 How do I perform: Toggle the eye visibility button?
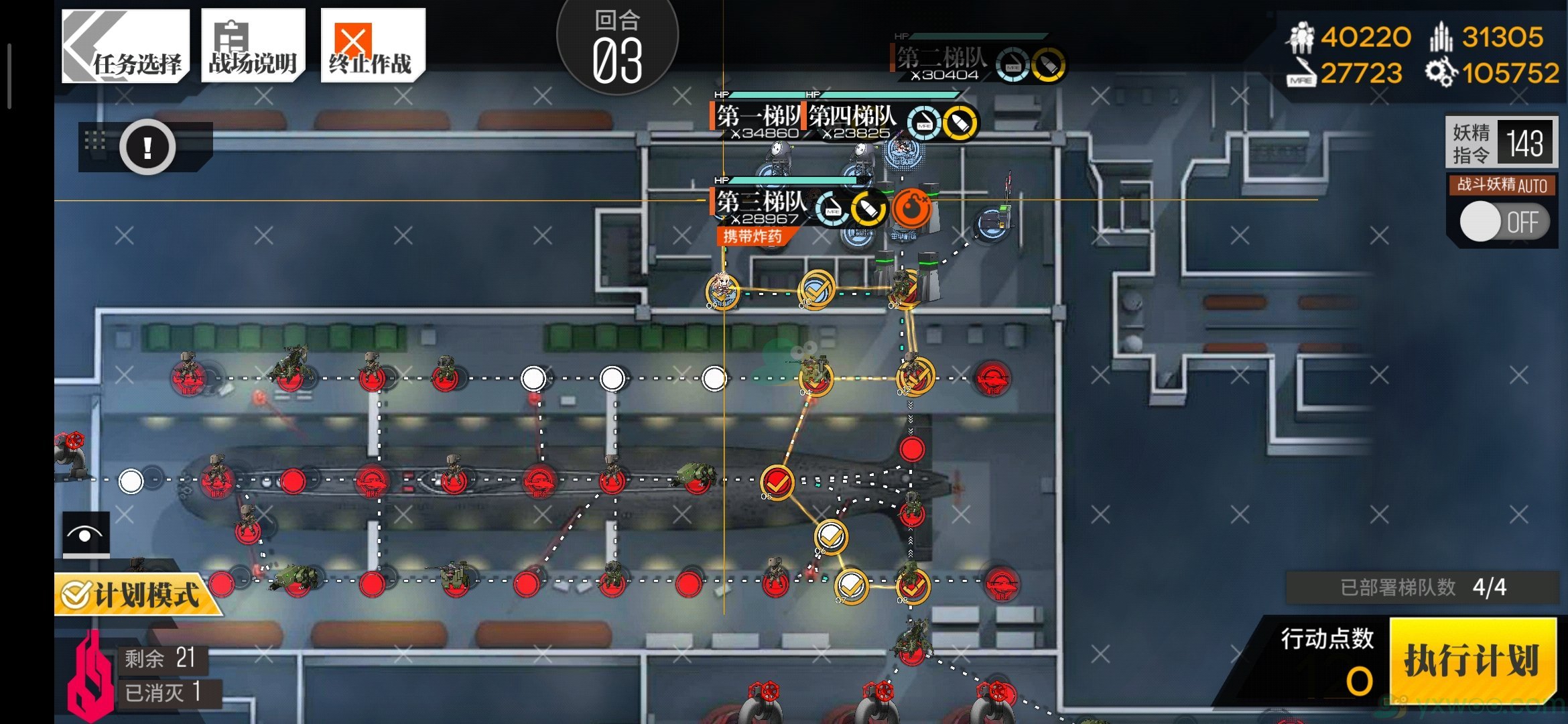pos(86,534)
